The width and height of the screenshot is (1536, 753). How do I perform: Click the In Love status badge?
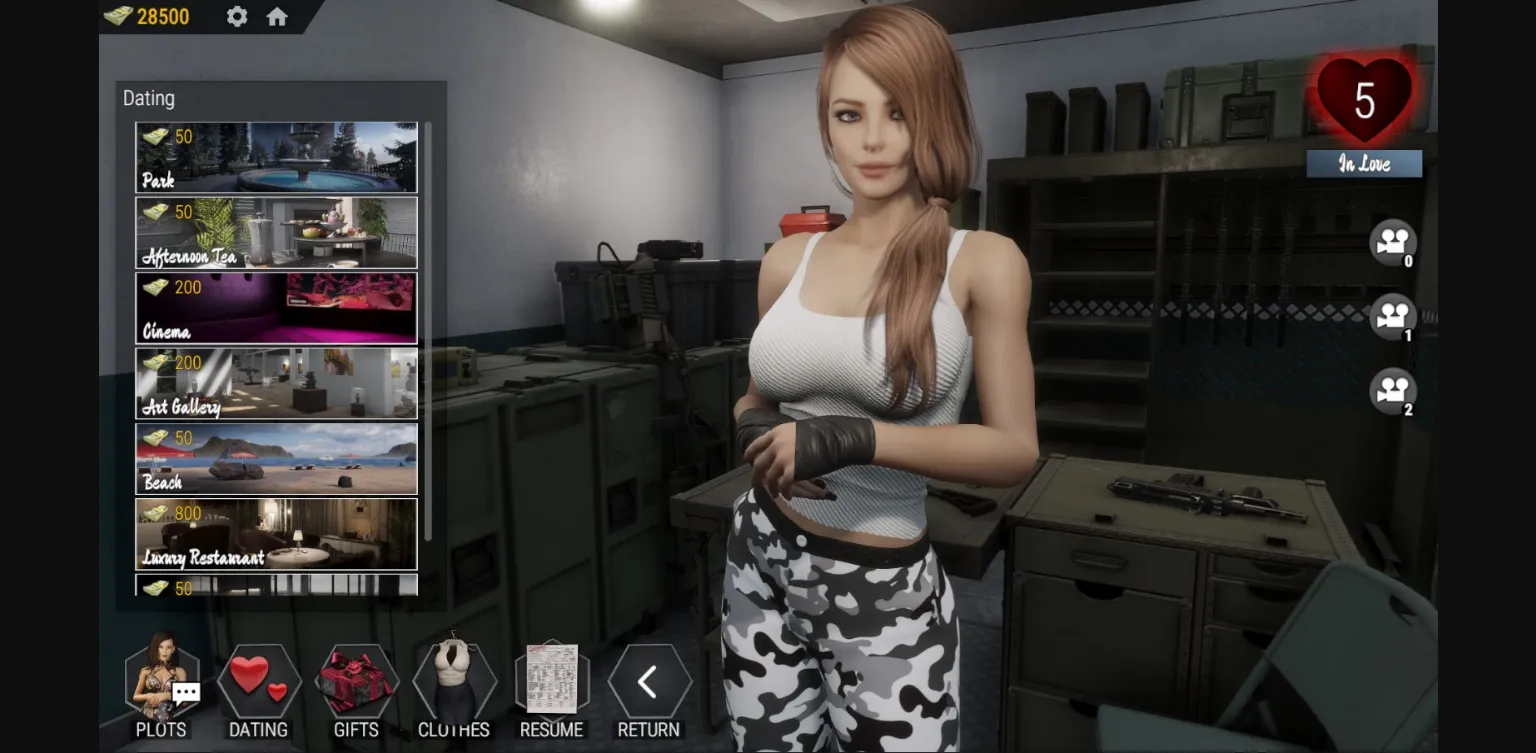pyautogui.click(x=1364, y=163)
